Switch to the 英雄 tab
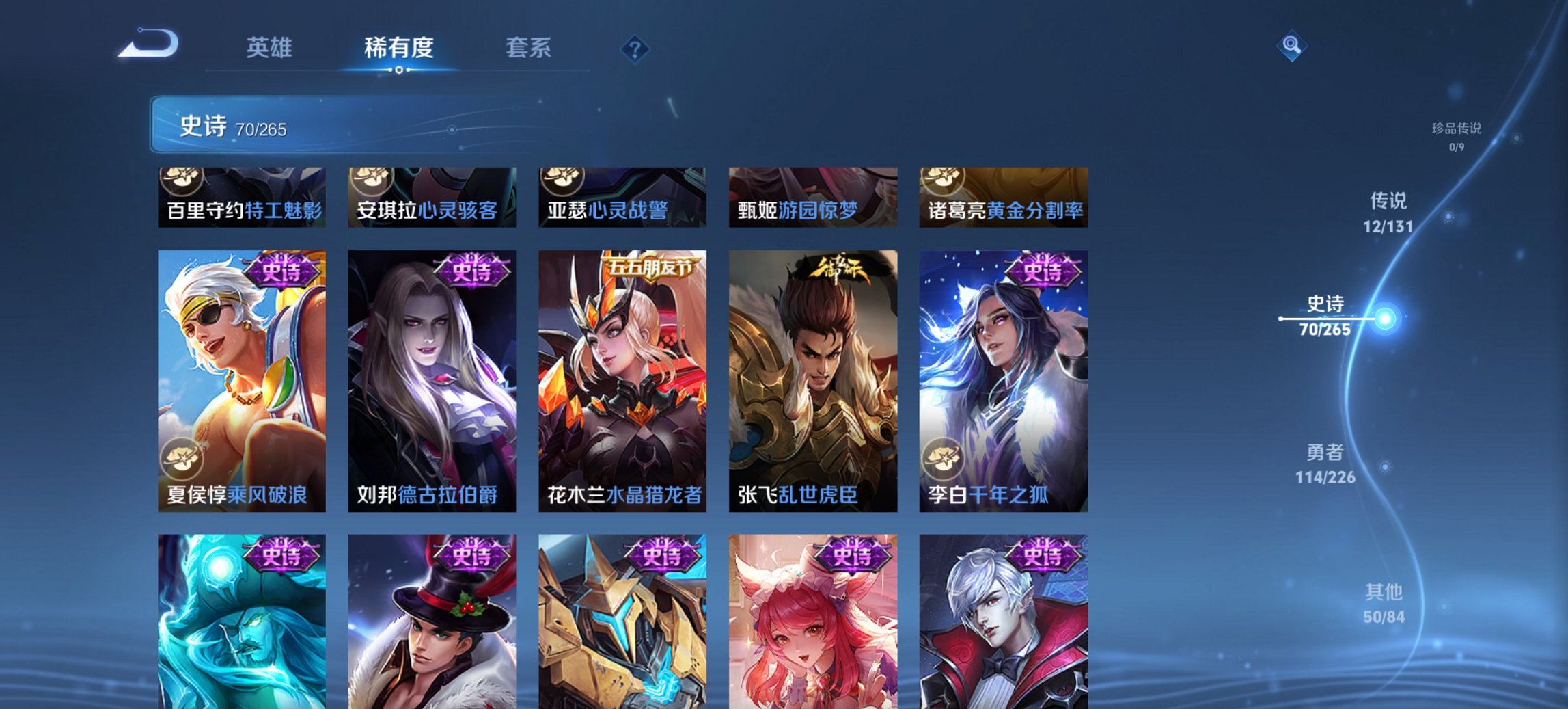This screenshot has height=709, width=1568. point(272,49)
